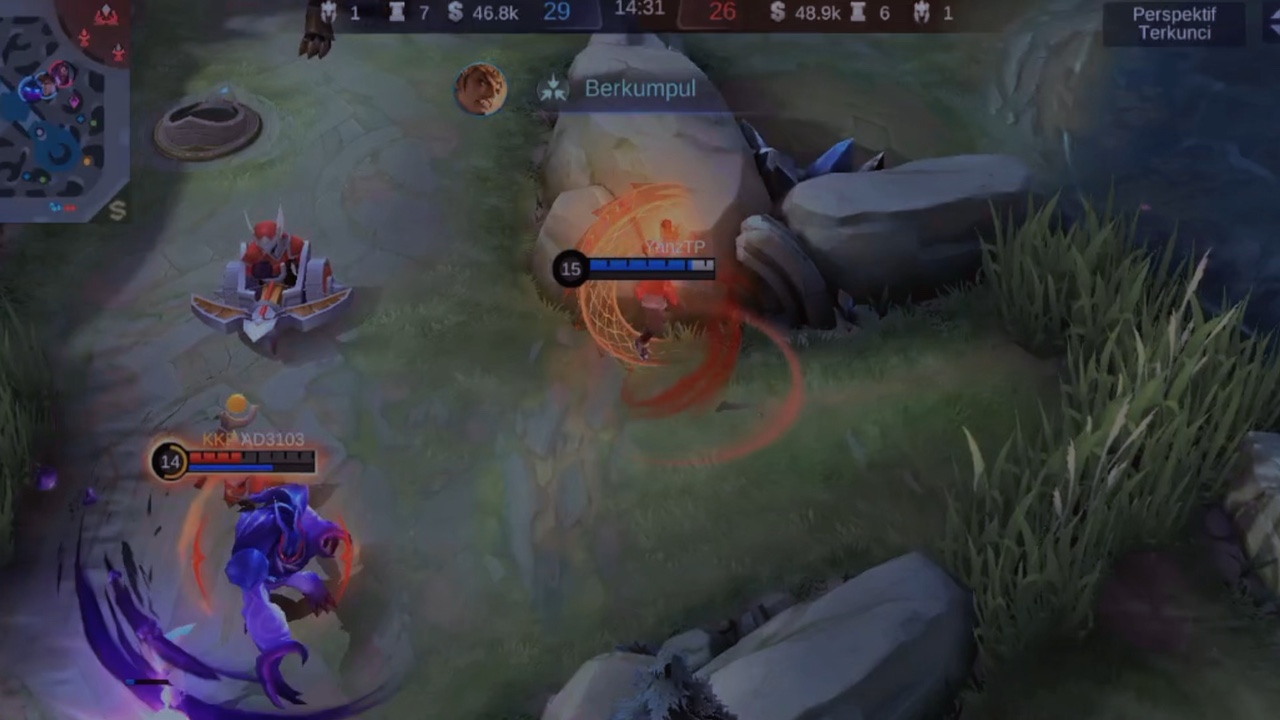The height and width of the screenshot is (720, 1280).
Task: Select the hero portrait beside Berkumpul
Action: pos(481,89)
